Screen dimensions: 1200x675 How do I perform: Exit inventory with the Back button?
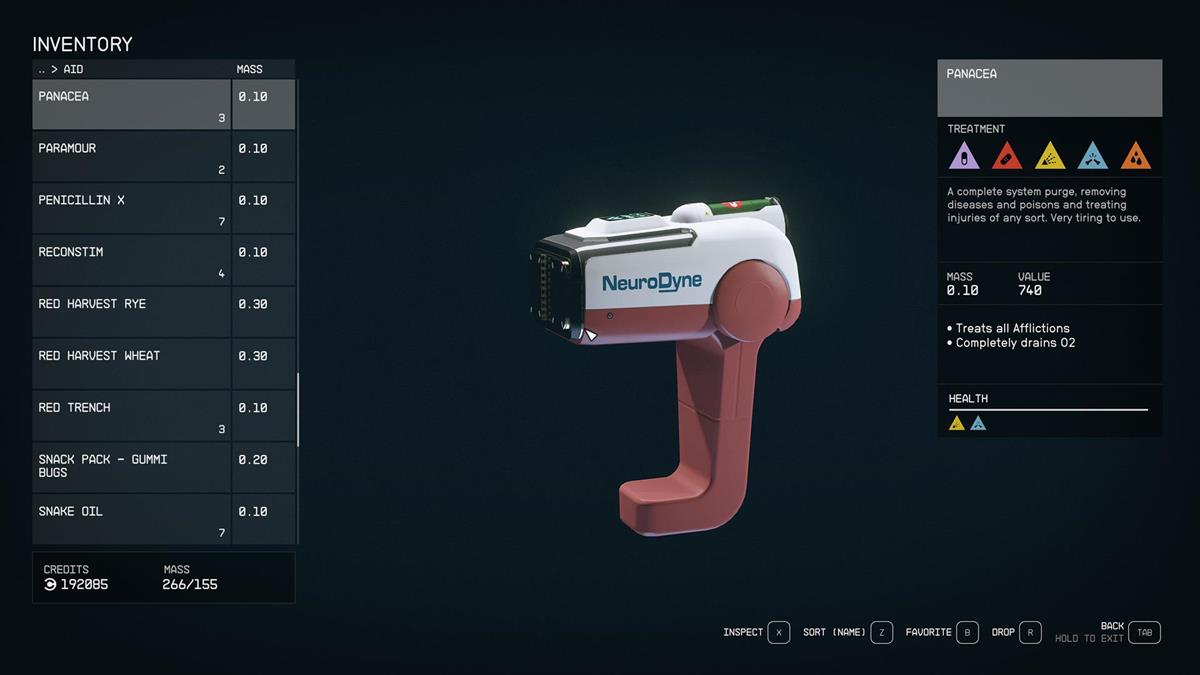[x=1144, y=632]
